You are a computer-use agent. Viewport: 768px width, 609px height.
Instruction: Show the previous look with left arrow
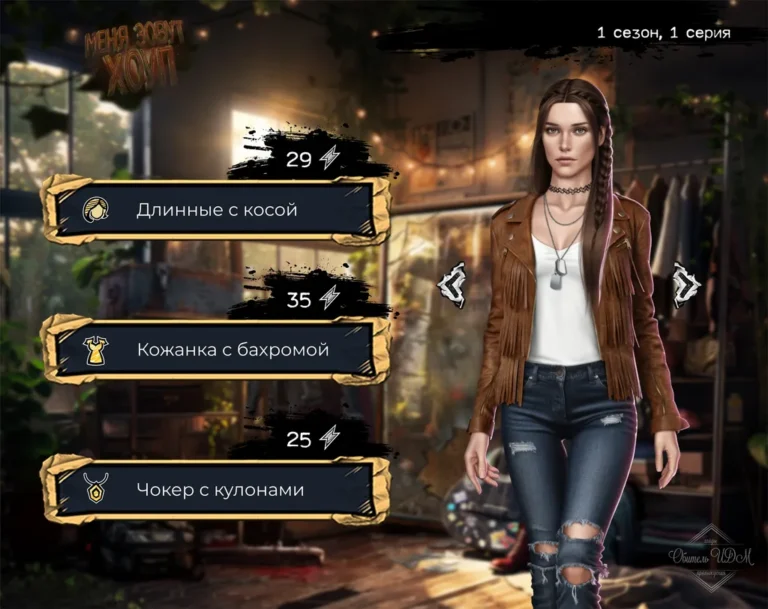452,283
